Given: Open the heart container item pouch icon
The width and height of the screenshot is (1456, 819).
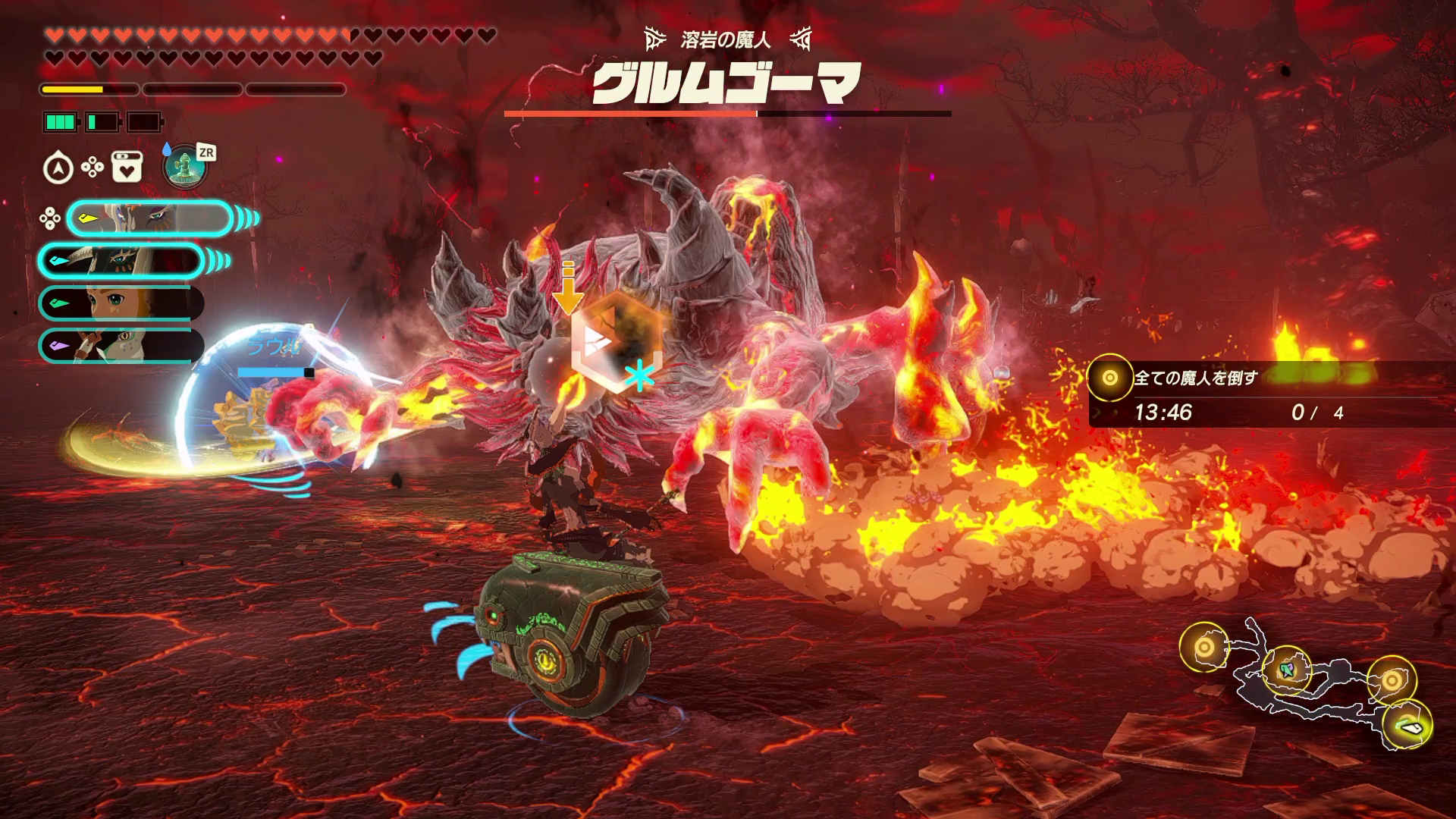Looking at the screenshot, I should (127, 168).
